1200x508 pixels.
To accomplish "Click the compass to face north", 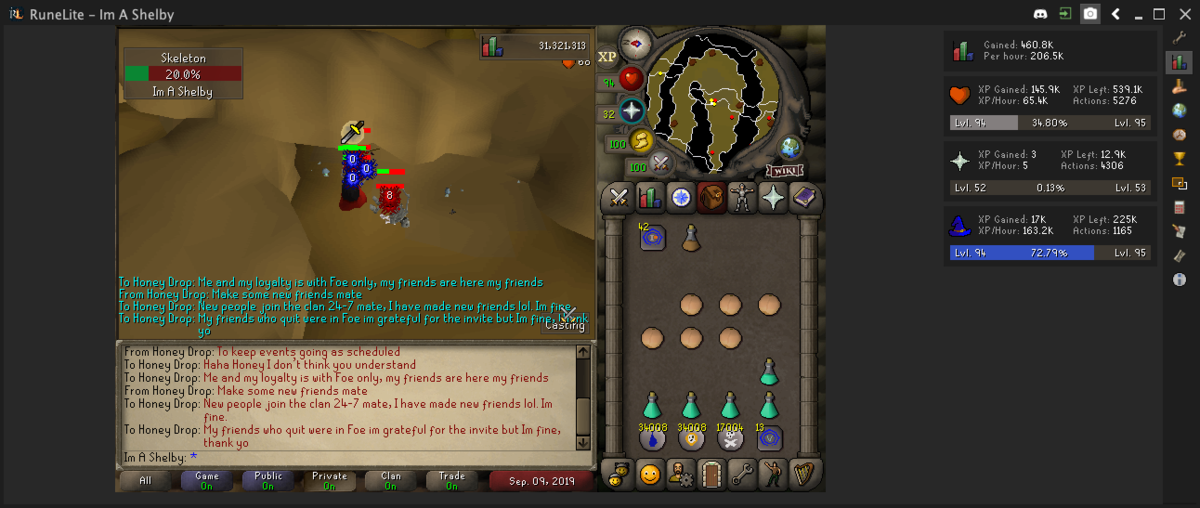I will (635, 44).
